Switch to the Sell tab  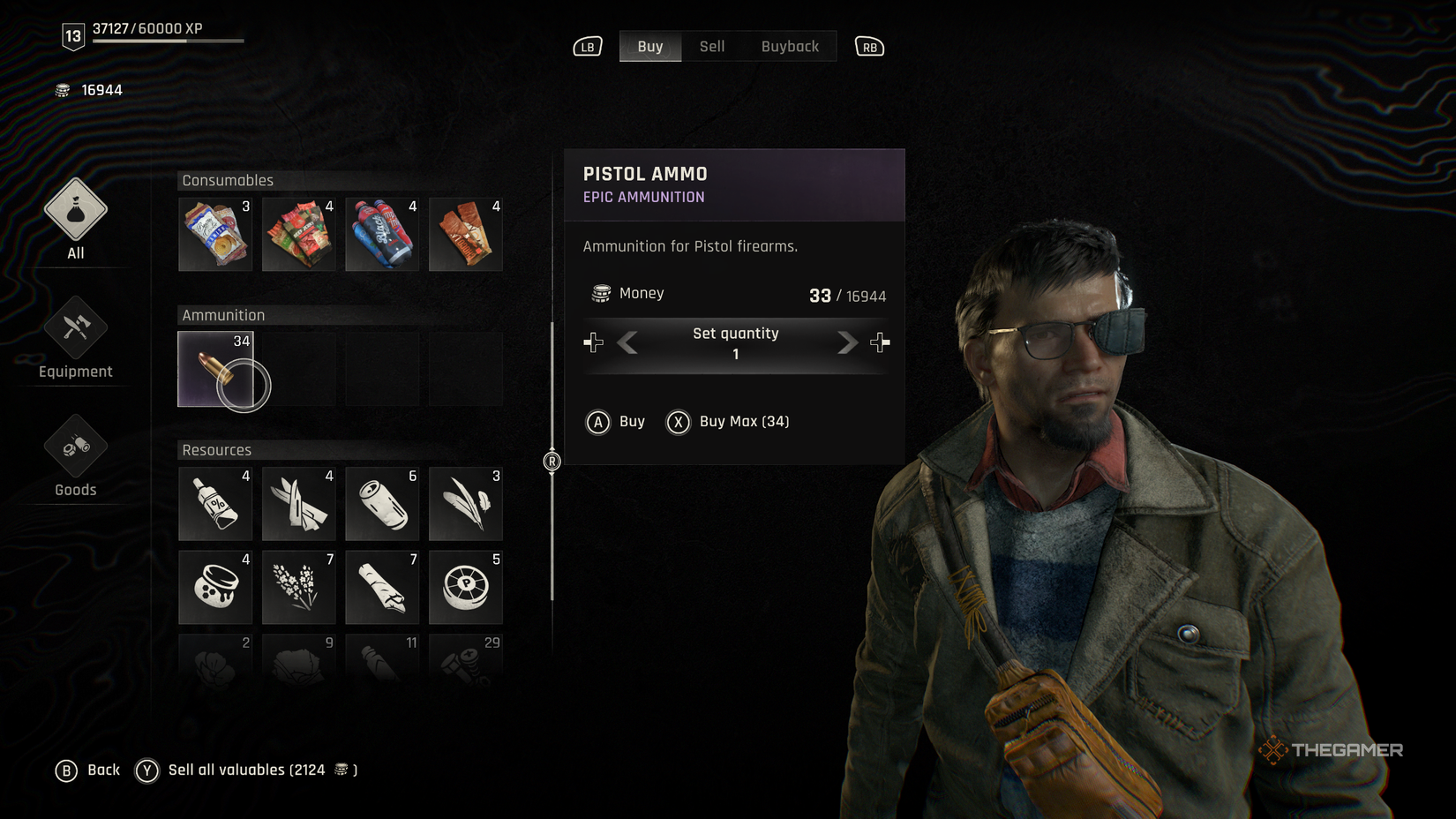711,46
